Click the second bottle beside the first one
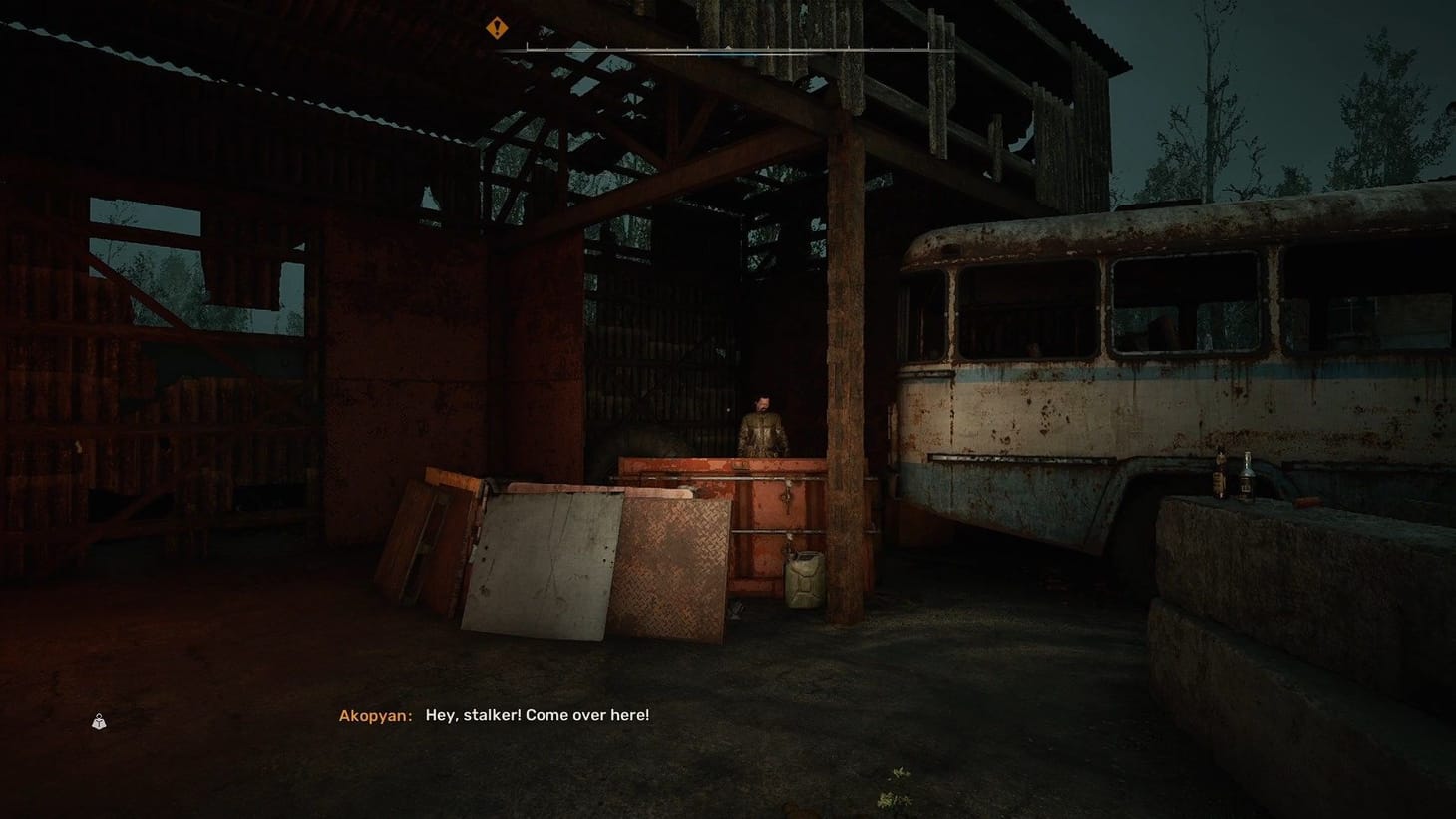The width and height of the screenshot is (1456, 819). (1247, 479)
